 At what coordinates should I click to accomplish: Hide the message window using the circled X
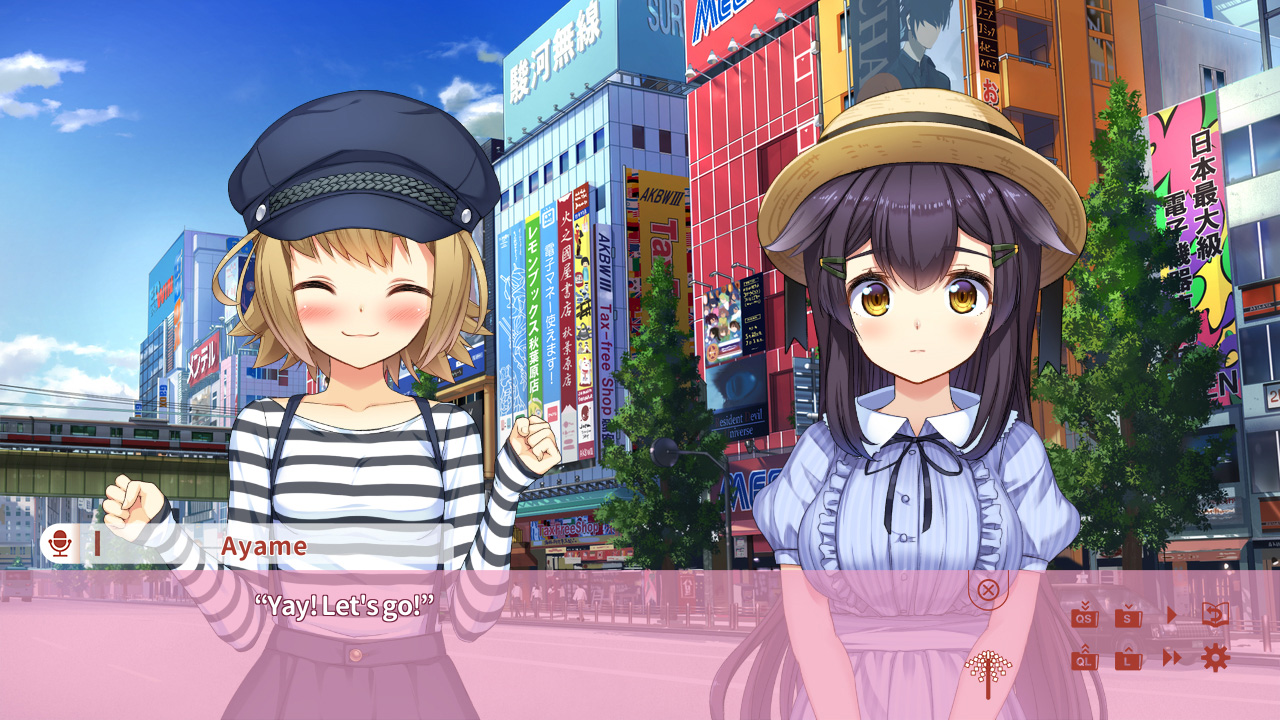[987, 591]
